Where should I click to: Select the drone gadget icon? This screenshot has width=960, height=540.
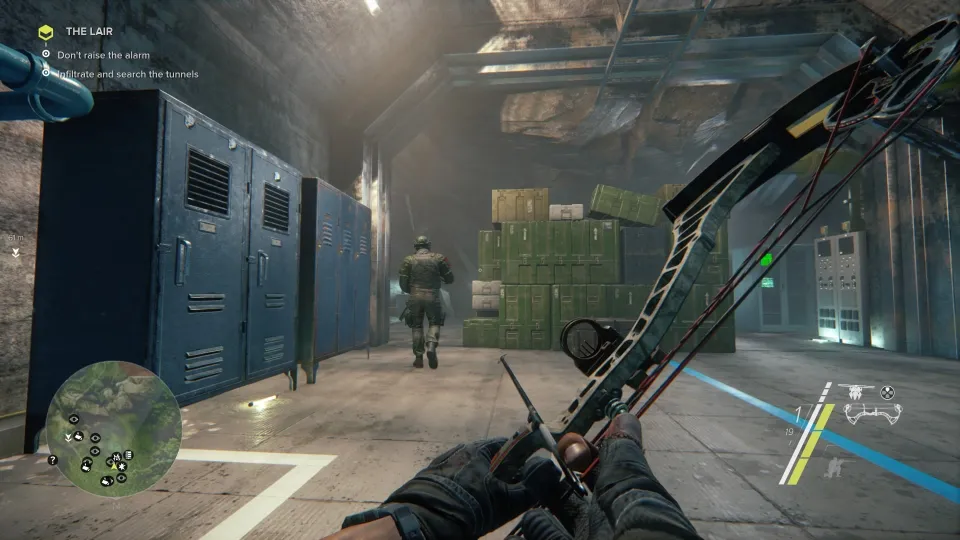point(854,392)
